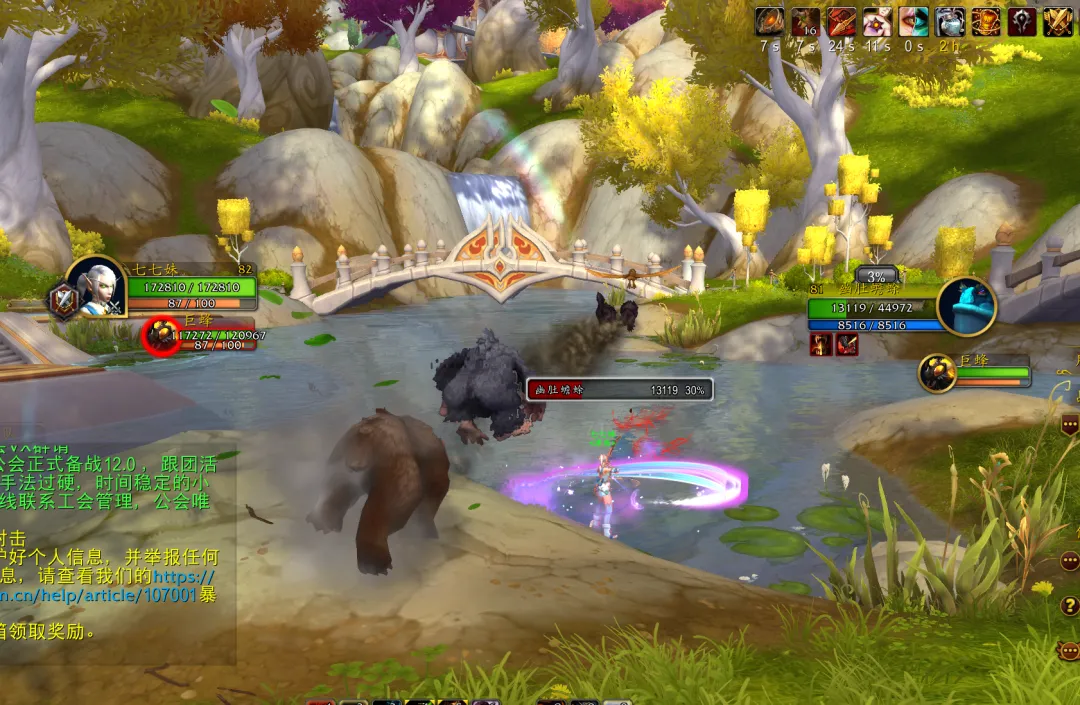Click the golden drum buff icon
This screenshot has width=1080, height=705.
[986, 21]
